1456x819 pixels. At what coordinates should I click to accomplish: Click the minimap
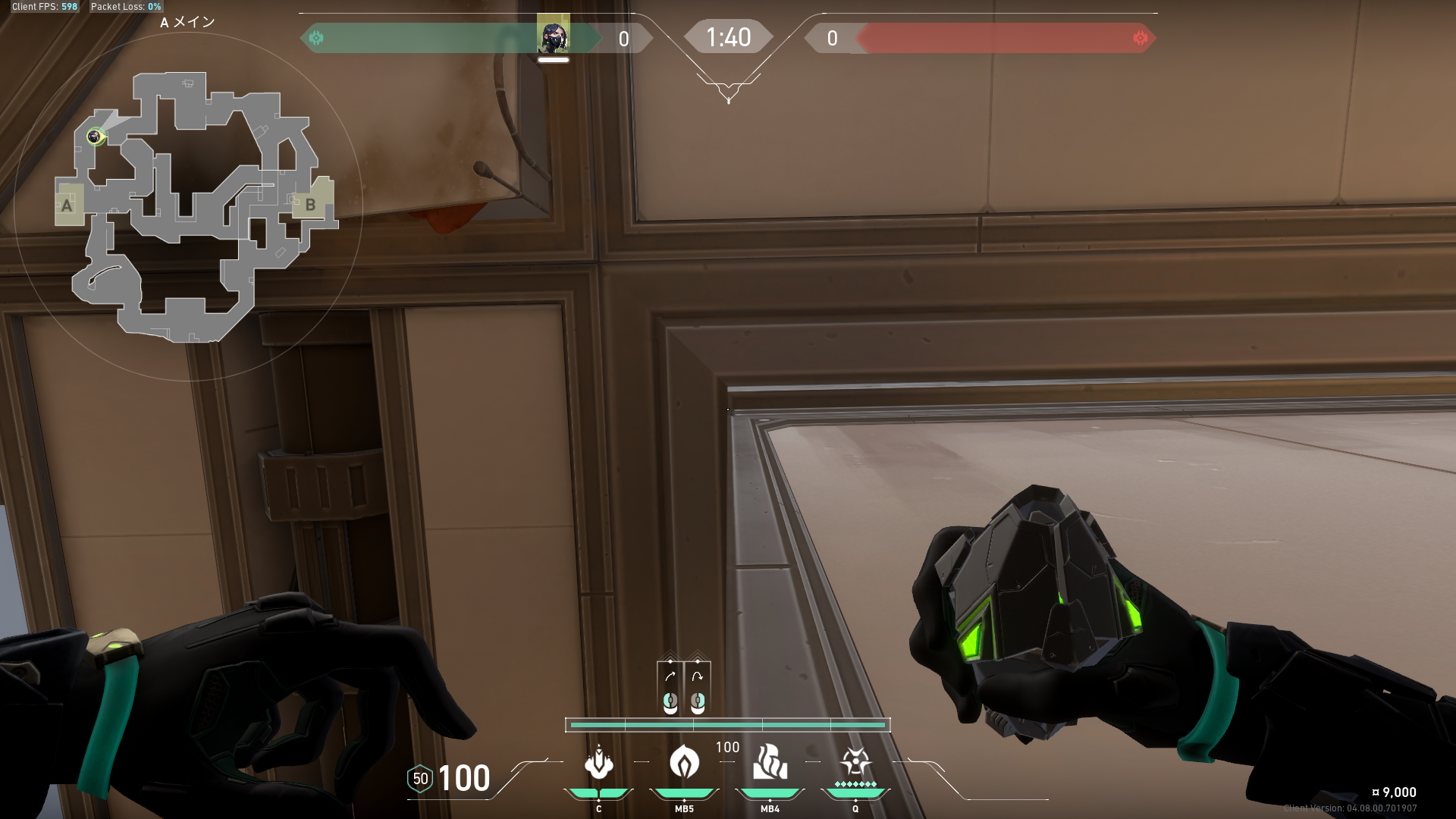tap(188, 206)
